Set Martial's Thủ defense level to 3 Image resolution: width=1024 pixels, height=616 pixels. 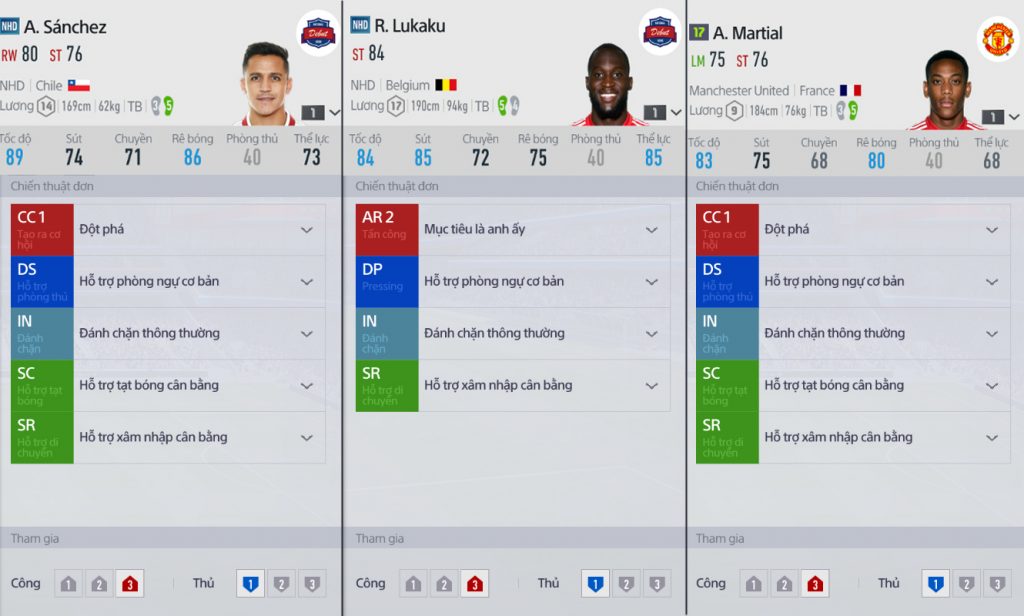click(x=996, y=584)
